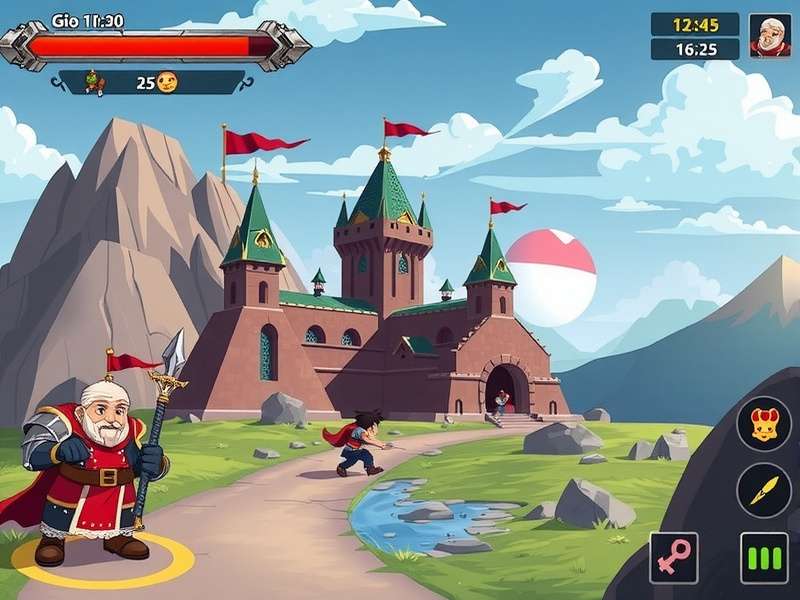Use the yellow feather blade ability
This screenshot has width=800, height=600.
pos(764,490)
